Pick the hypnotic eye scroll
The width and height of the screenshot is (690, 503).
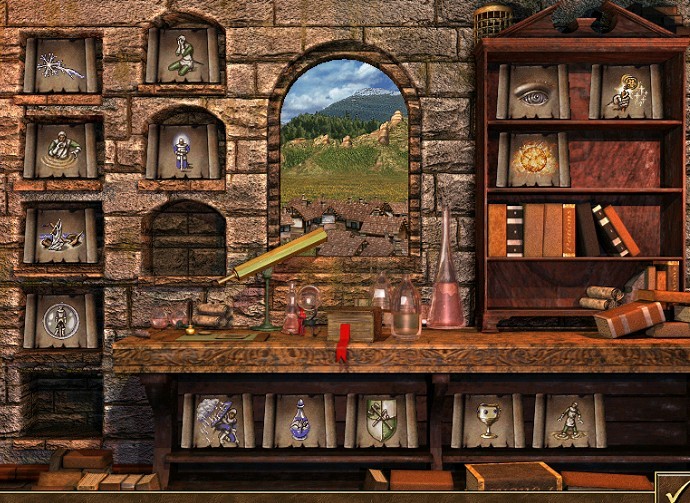[532, 92]
